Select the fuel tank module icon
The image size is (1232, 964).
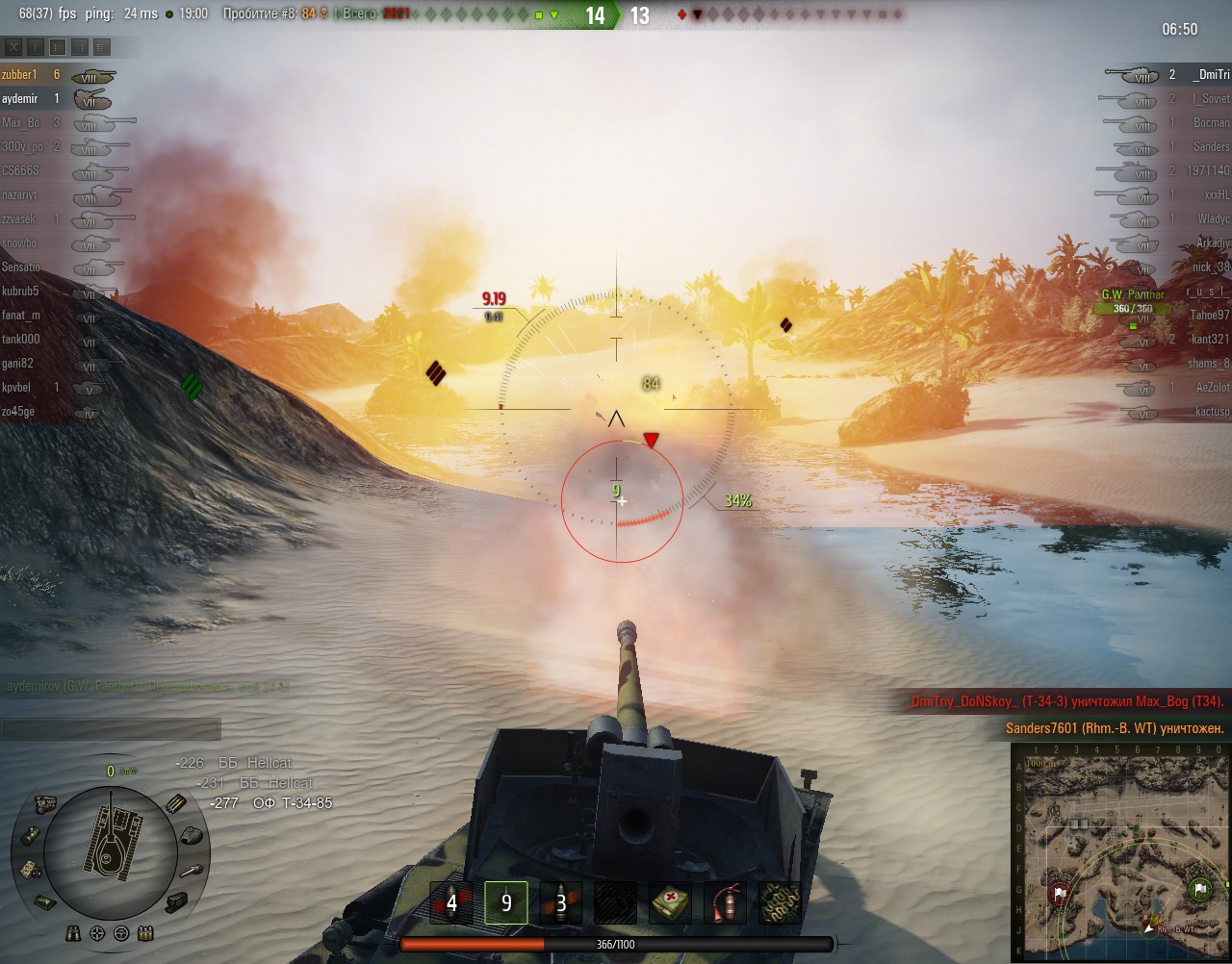coord(29,835)
